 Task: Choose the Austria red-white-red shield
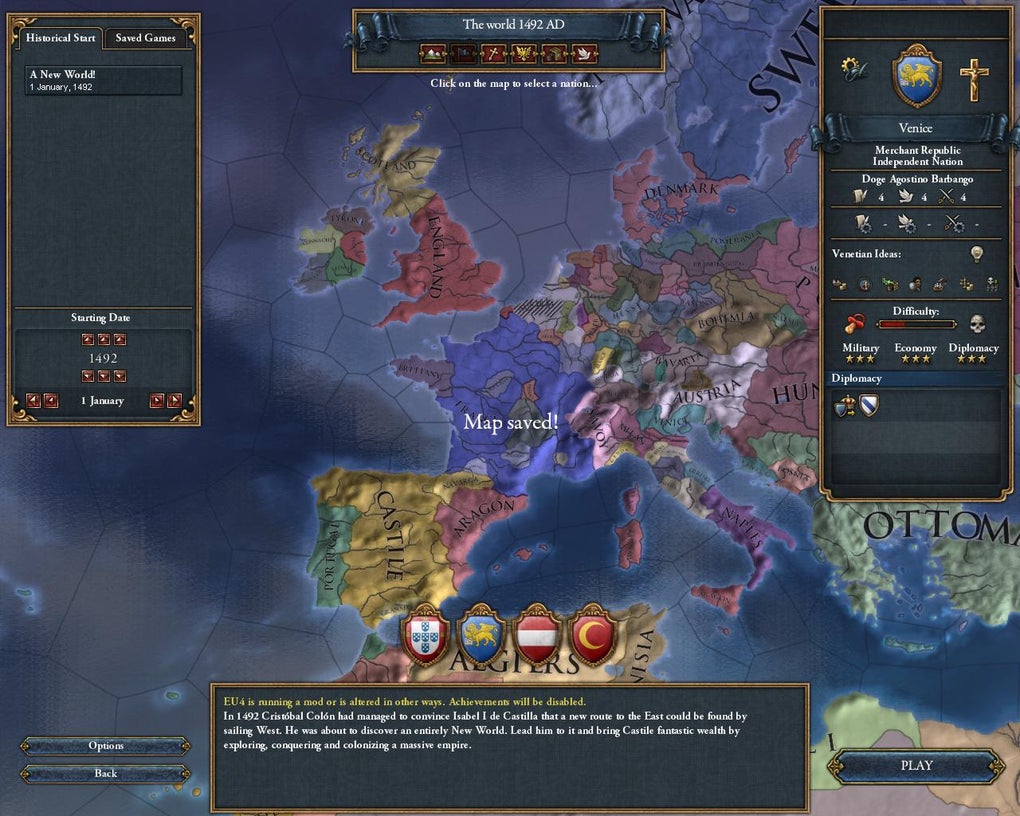click(x=537, y=636)
